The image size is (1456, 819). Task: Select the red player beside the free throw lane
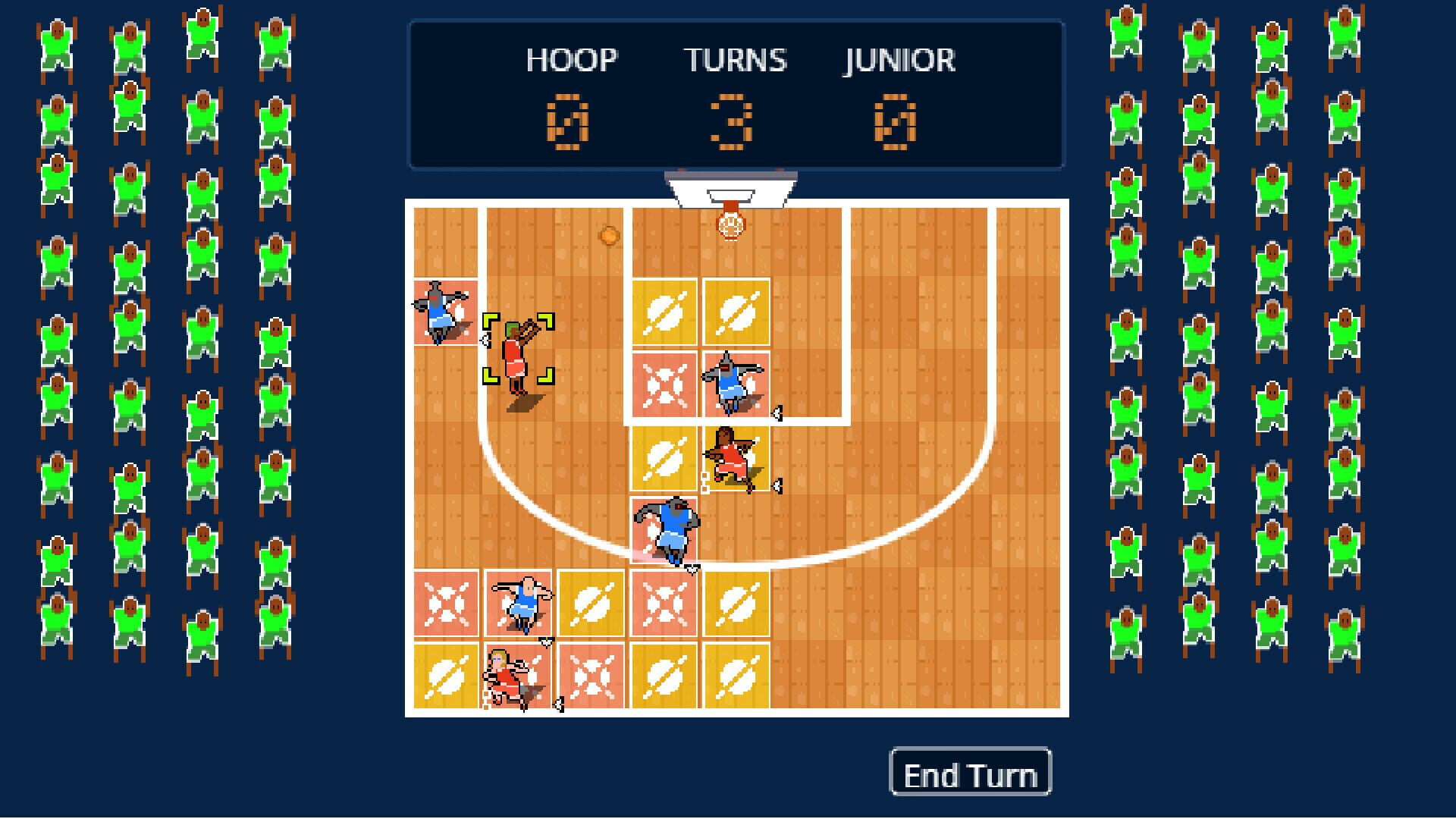[730, 455]
